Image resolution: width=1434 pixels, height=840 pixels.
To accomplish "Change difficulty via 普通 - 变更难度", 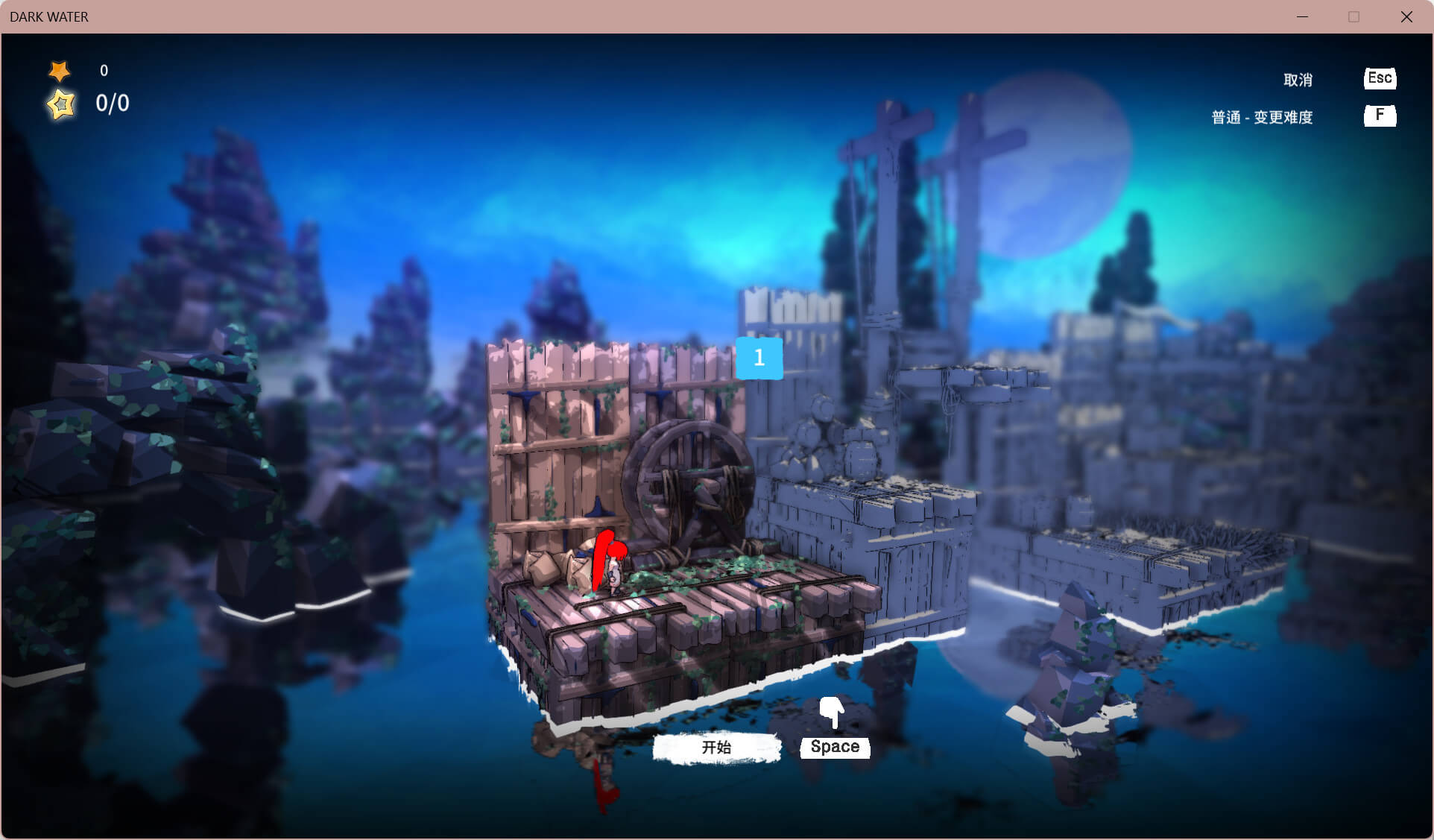I will coord(1262,117).
